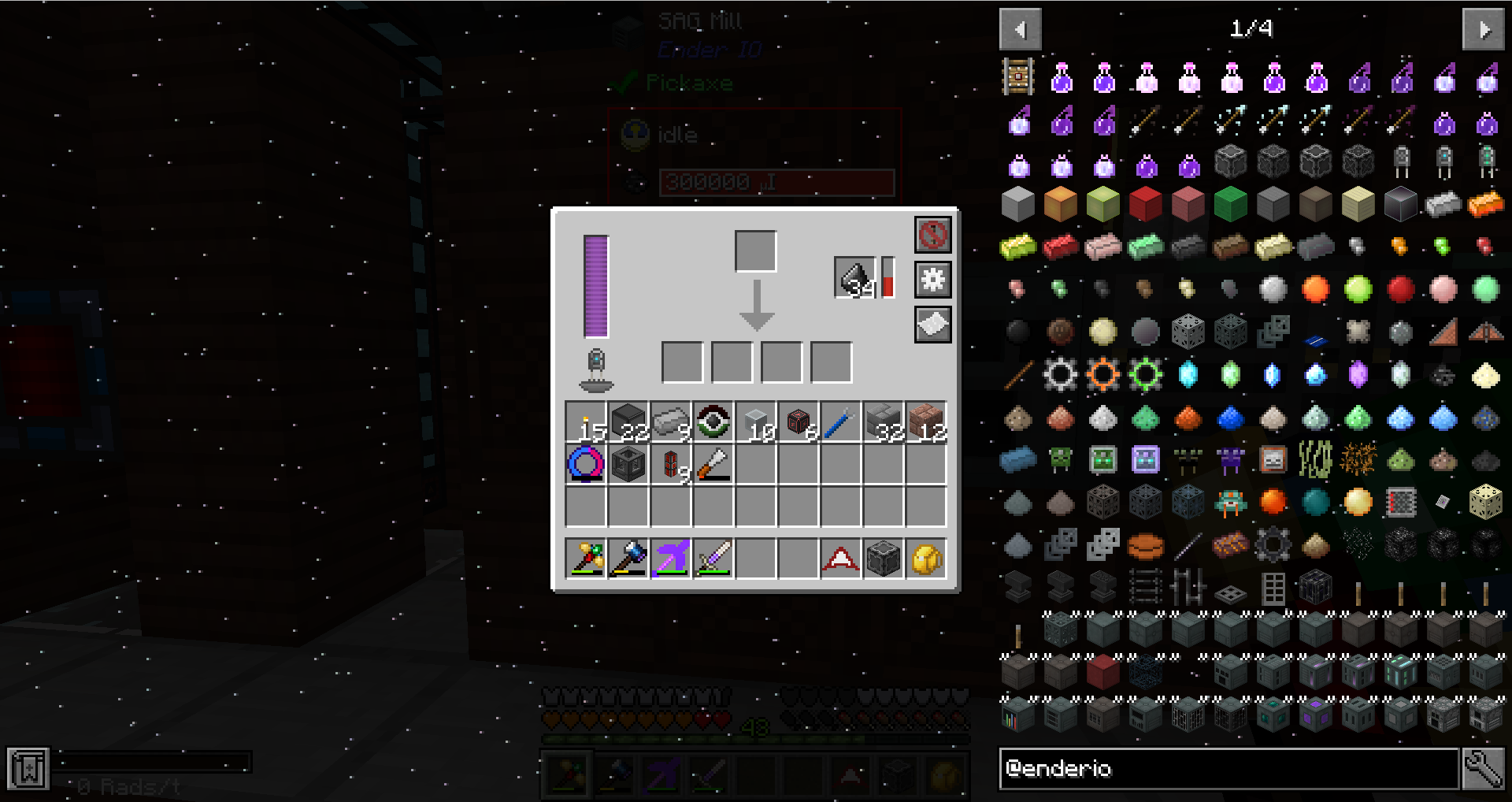Open the wrench config button beside search
Viewport: 1512px width, 802px height.
pyautogui.click(x=1483, y=768)
